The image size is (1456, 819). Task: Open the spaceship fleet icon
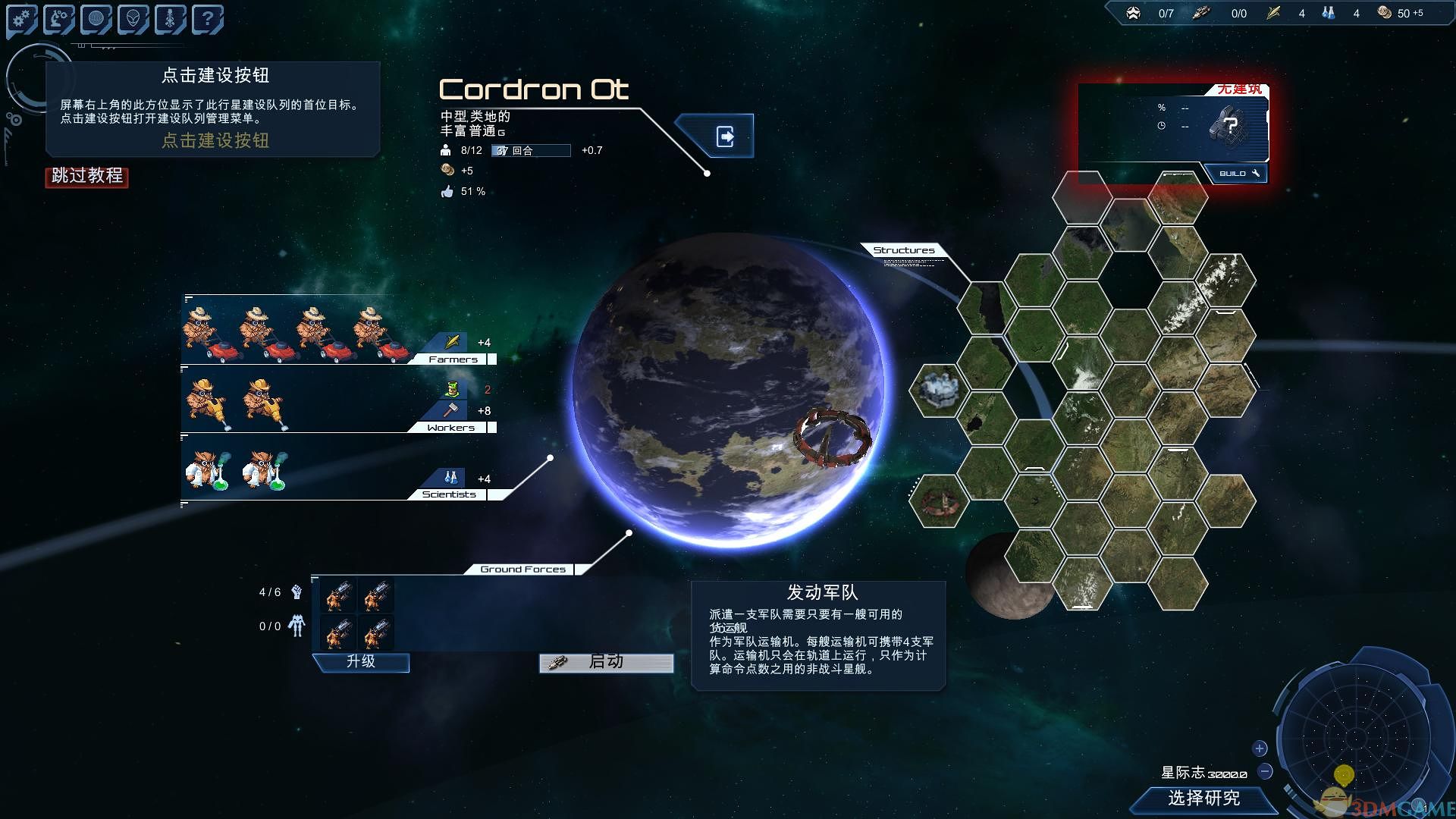(x=171, y=19)
